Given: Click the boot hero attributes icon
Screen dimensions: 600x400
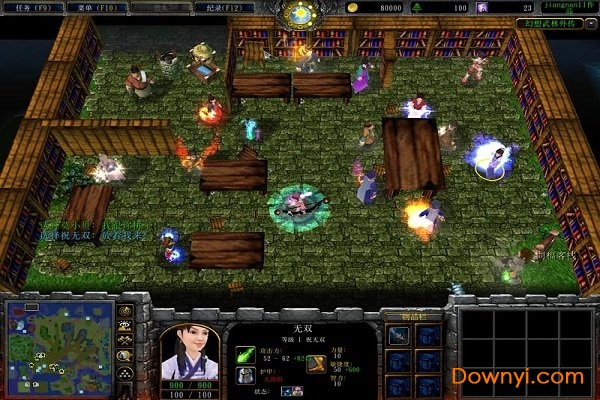Looking at the screenshot, I should coord(316,363).
